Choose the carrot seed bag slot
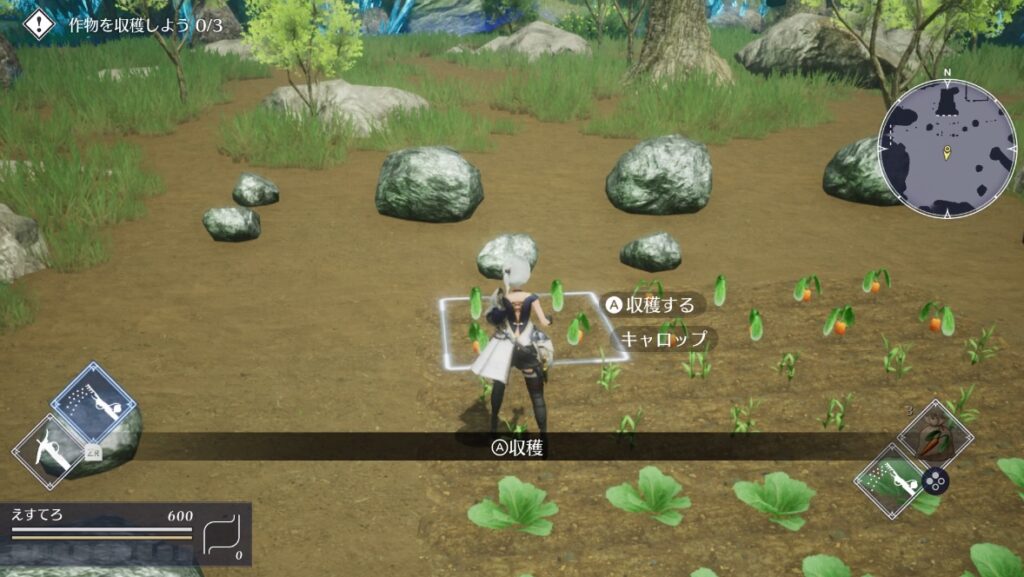Screen dimensions: 1024x577 coord(936,434)
